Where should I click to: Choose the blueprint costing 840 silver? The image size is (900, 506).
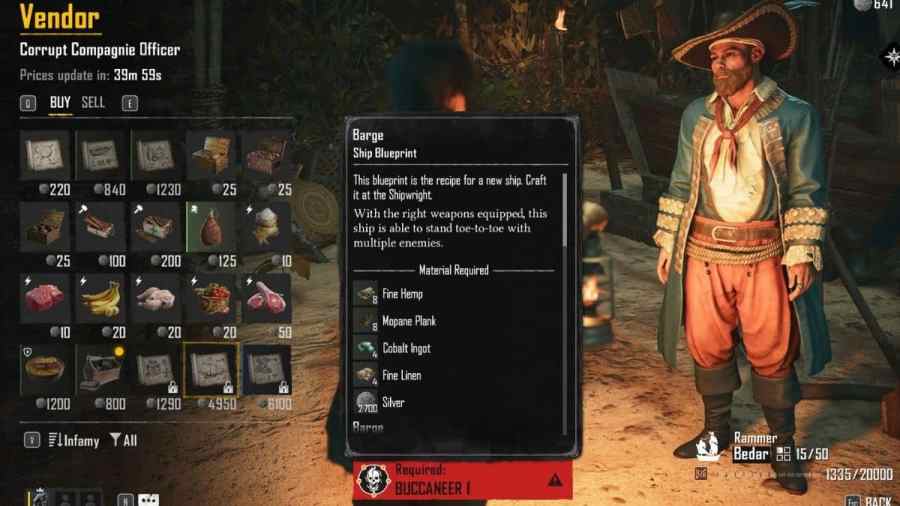[100, 155]
